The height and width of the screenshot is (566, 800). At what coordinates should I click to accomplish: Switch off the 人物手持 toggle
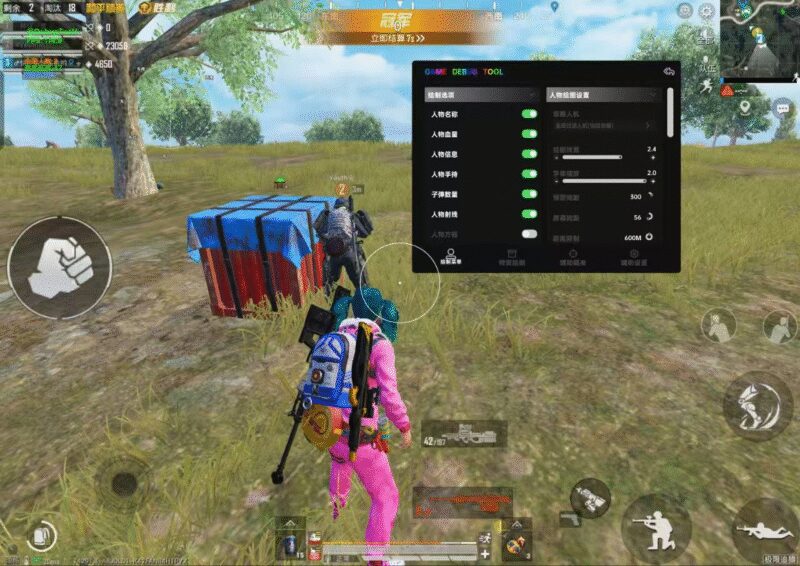[x=529, y=174]
